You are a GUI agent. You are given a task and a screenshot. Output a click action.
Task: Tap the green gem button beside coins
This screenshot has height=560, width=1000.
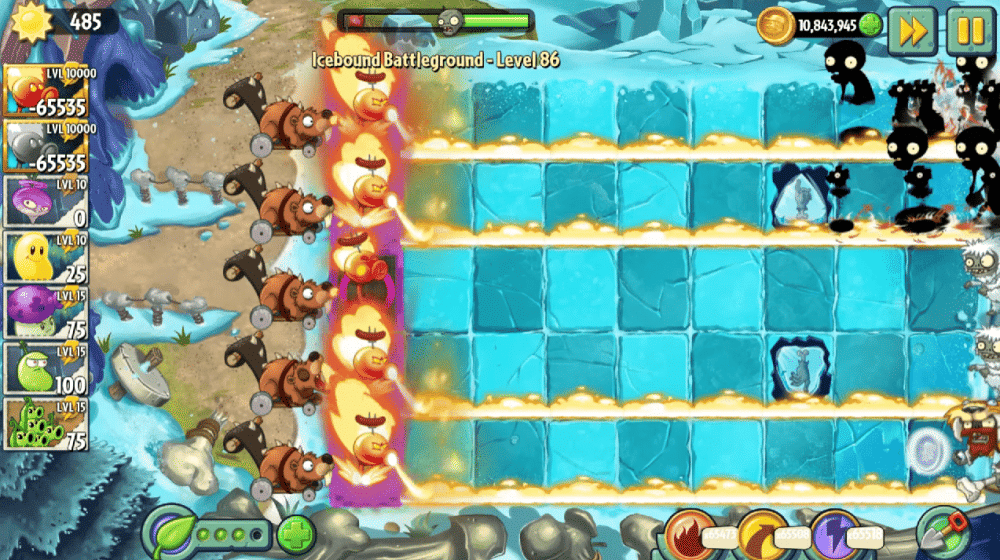(x=870, y=26)
